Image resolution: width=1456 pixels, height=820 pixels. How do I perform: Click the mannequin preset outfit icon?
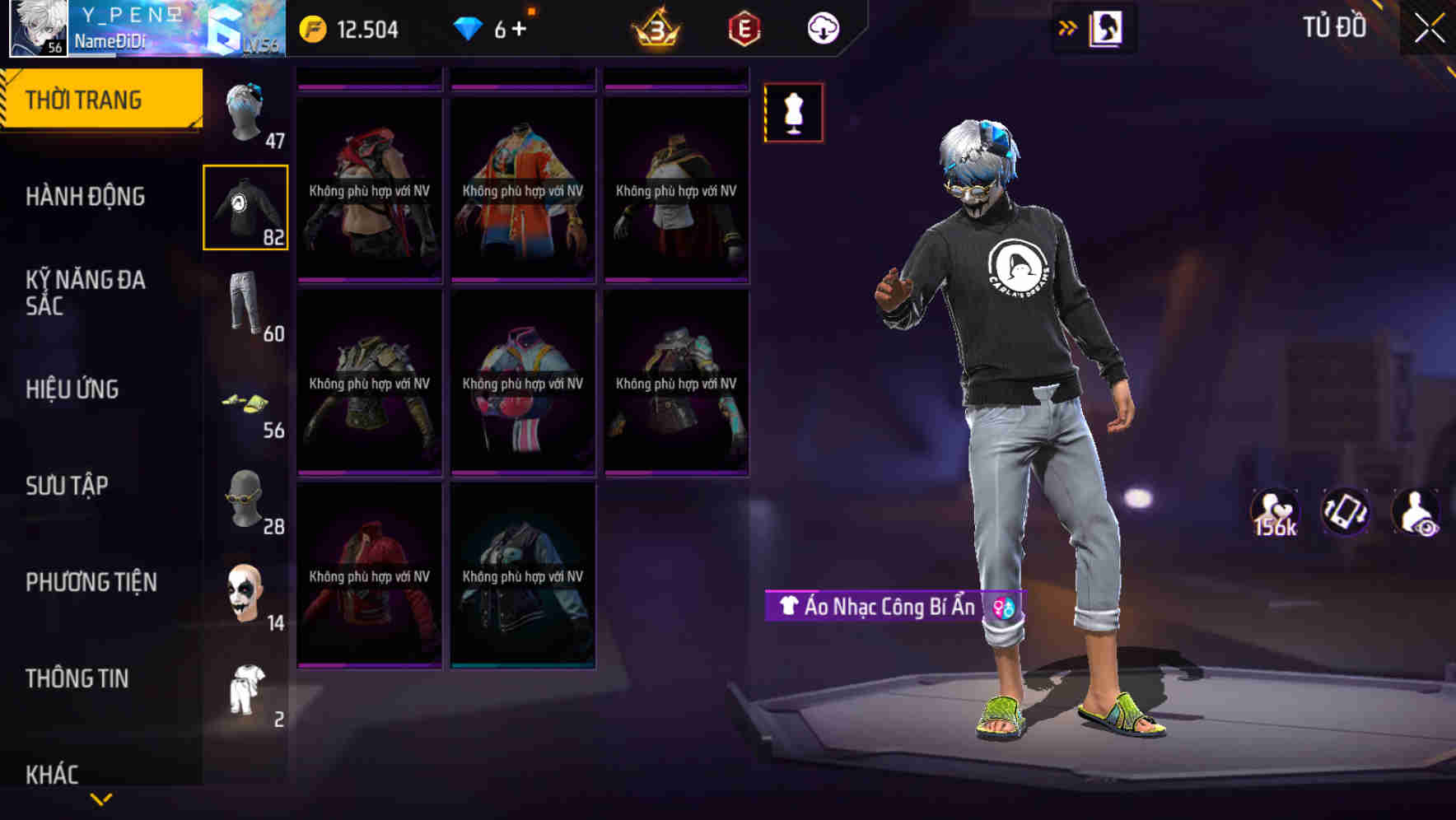792,113
